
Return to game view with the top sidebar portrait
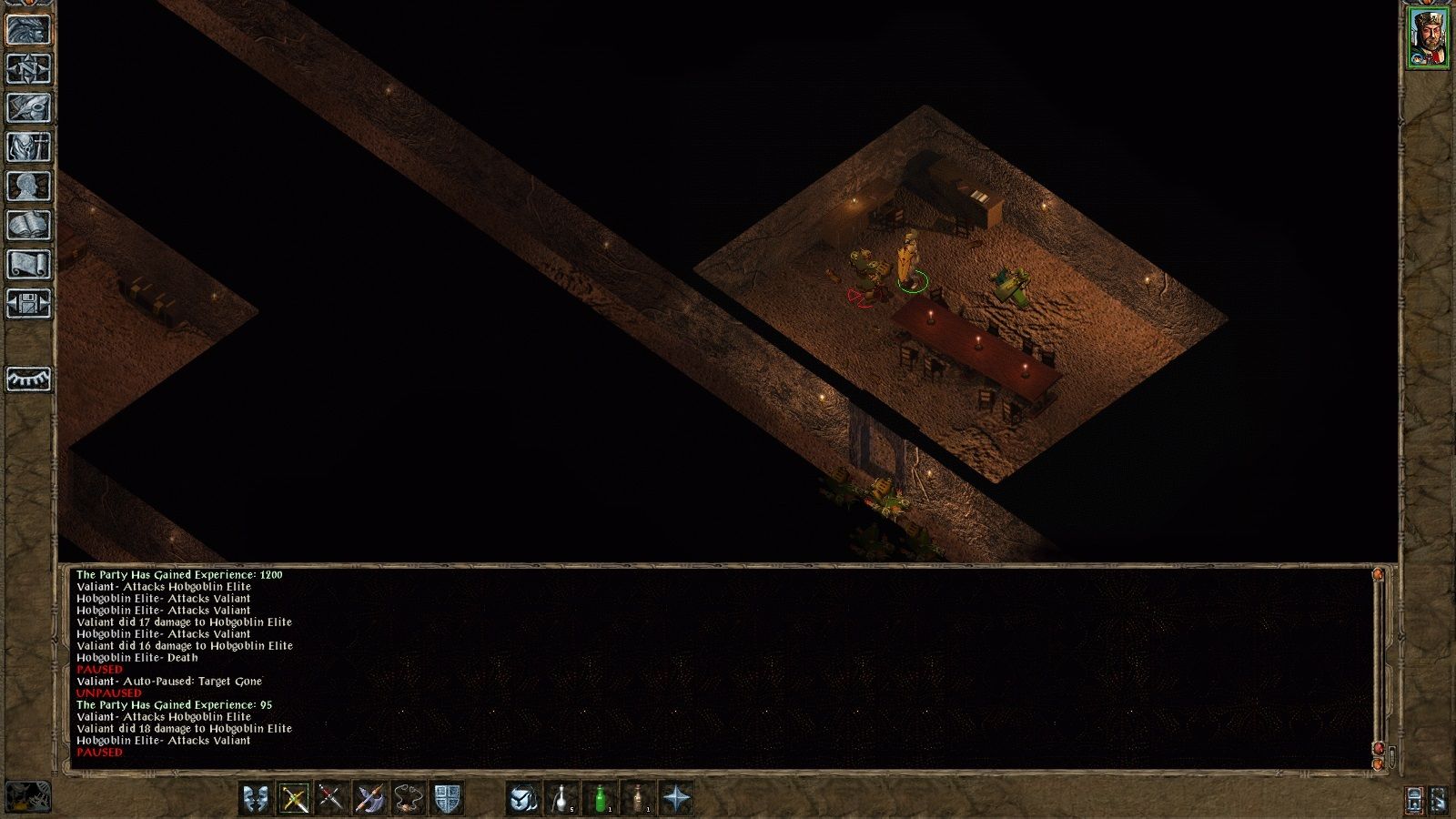pyautogui.click(x=27, y=30)
